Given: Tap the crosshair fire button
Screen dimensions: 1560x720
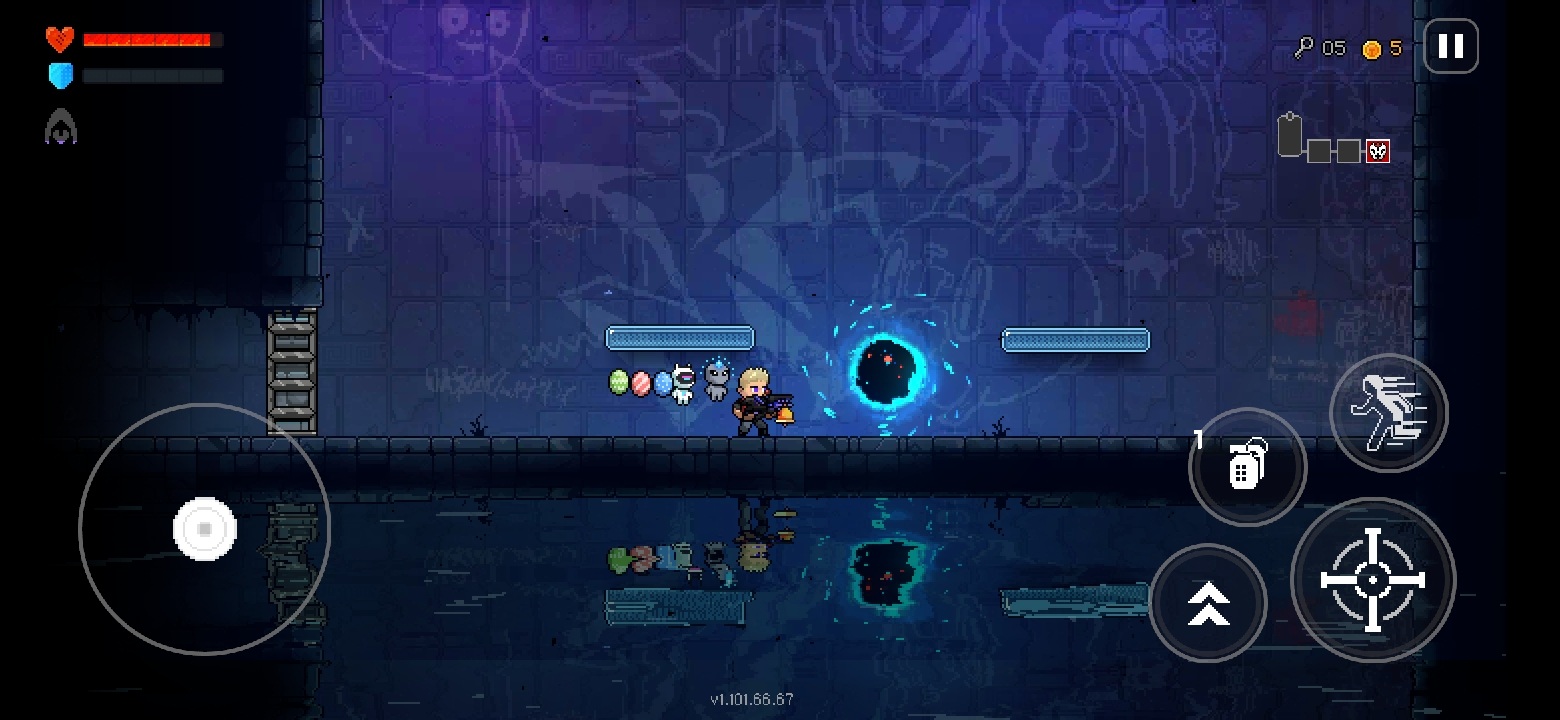Looking at the screenshot, I should pos(1373,580).
